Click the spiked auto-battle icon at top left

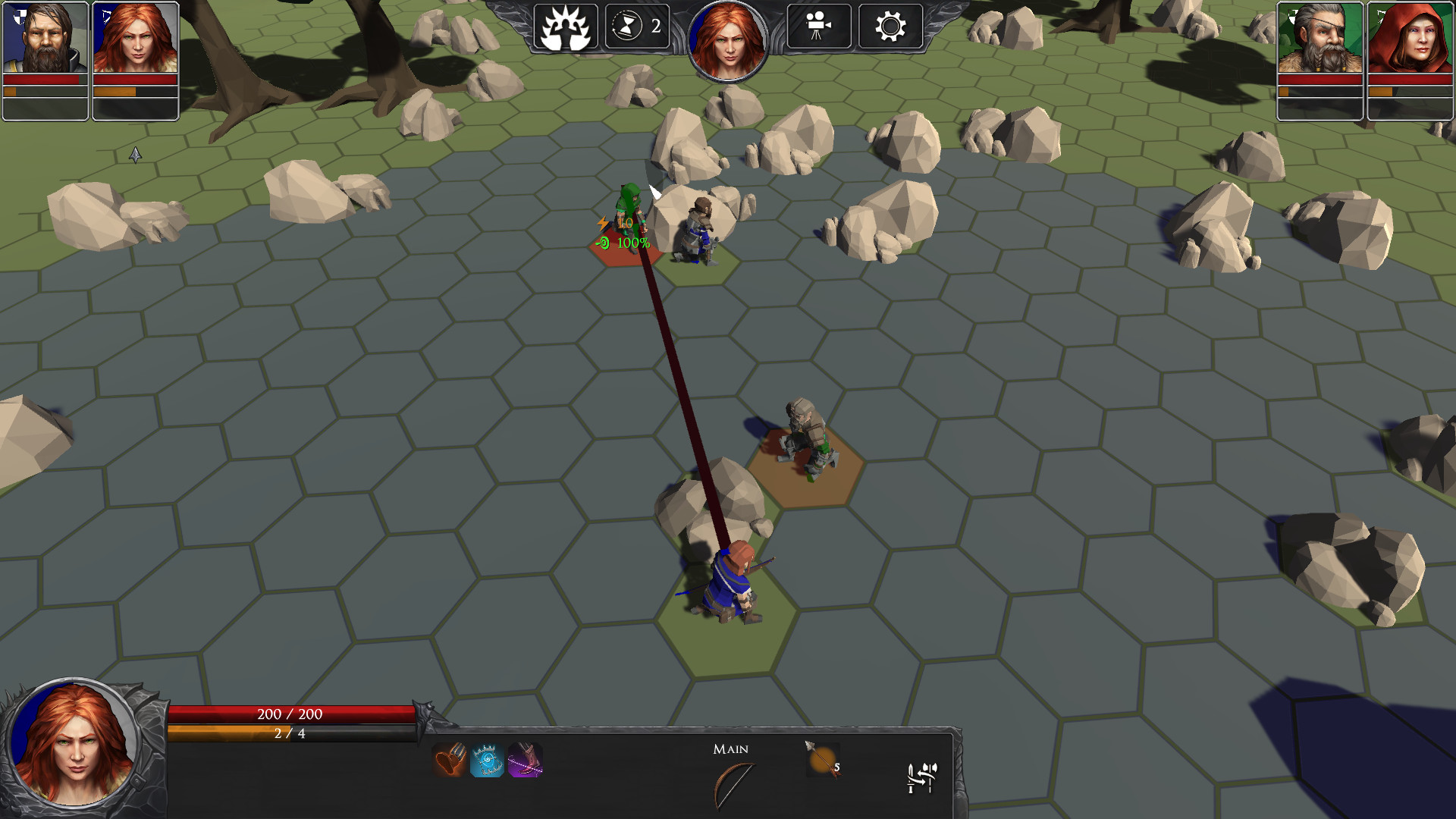point(564,27)
